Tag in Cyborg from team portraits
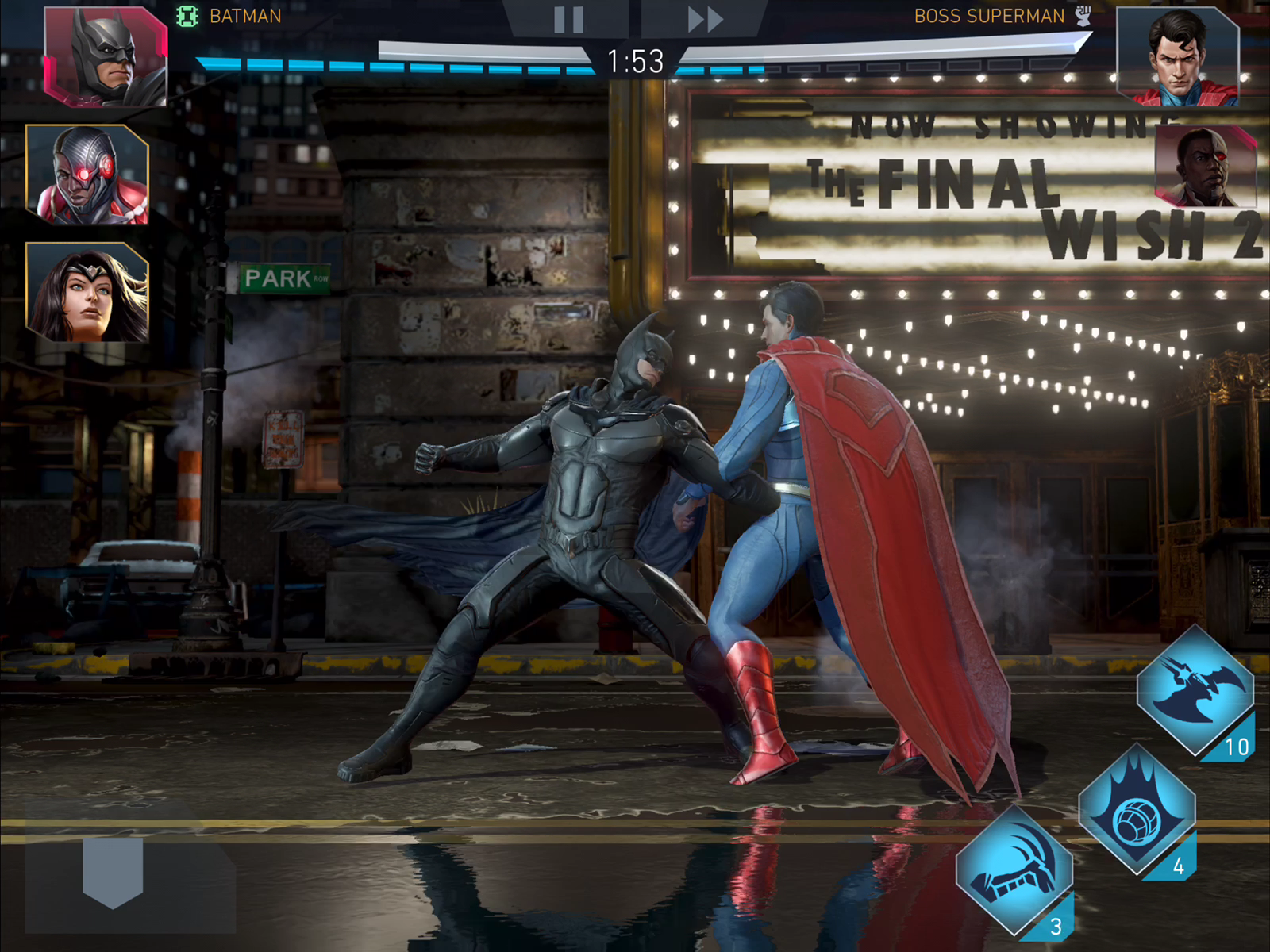The width and height of the screenshot is (1270, 952). point(87,175)
